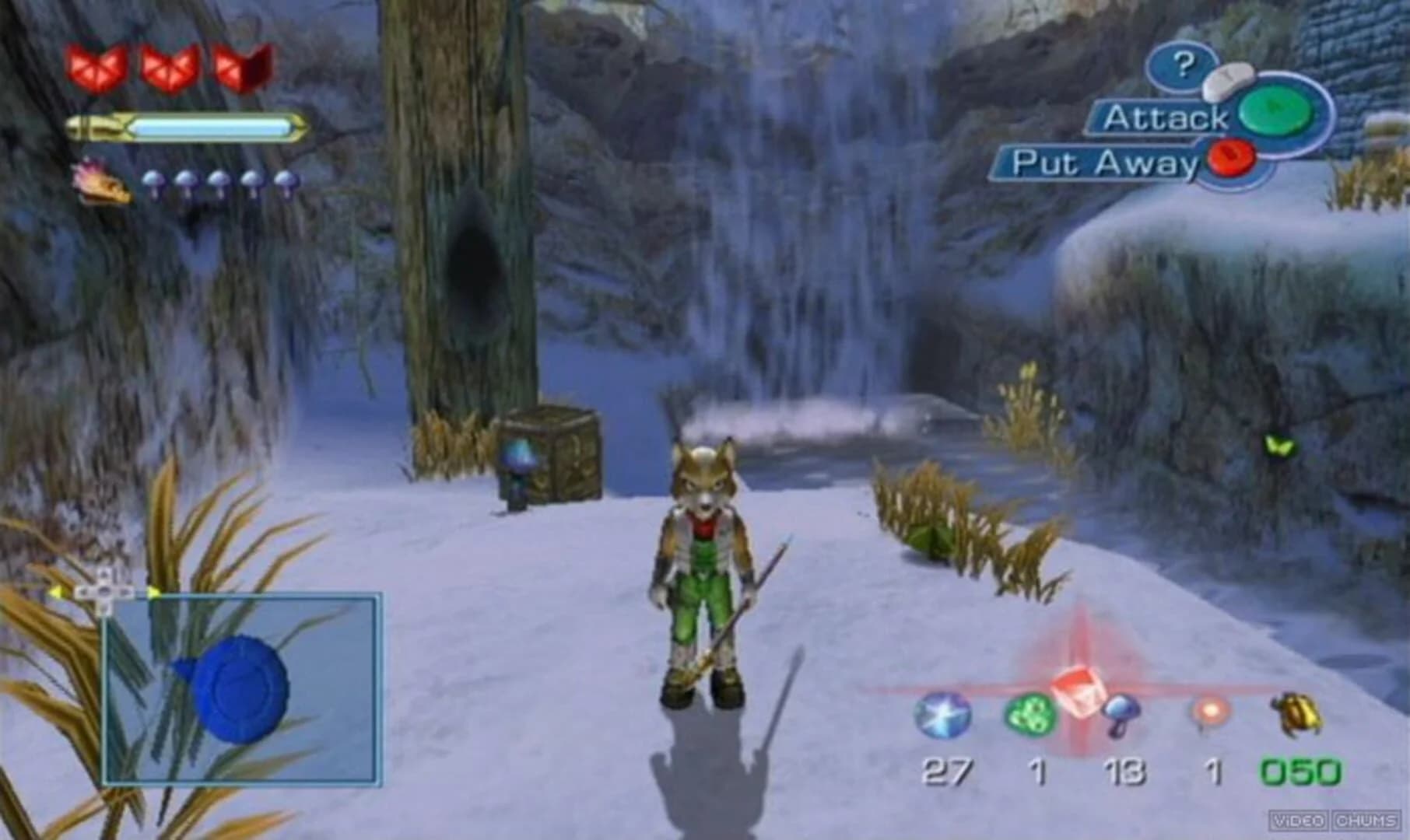This screenshot has width=1410, height=840.
Task: Expand the left yellow arrow on the minimap compass
Action: [x=56, y=592]
